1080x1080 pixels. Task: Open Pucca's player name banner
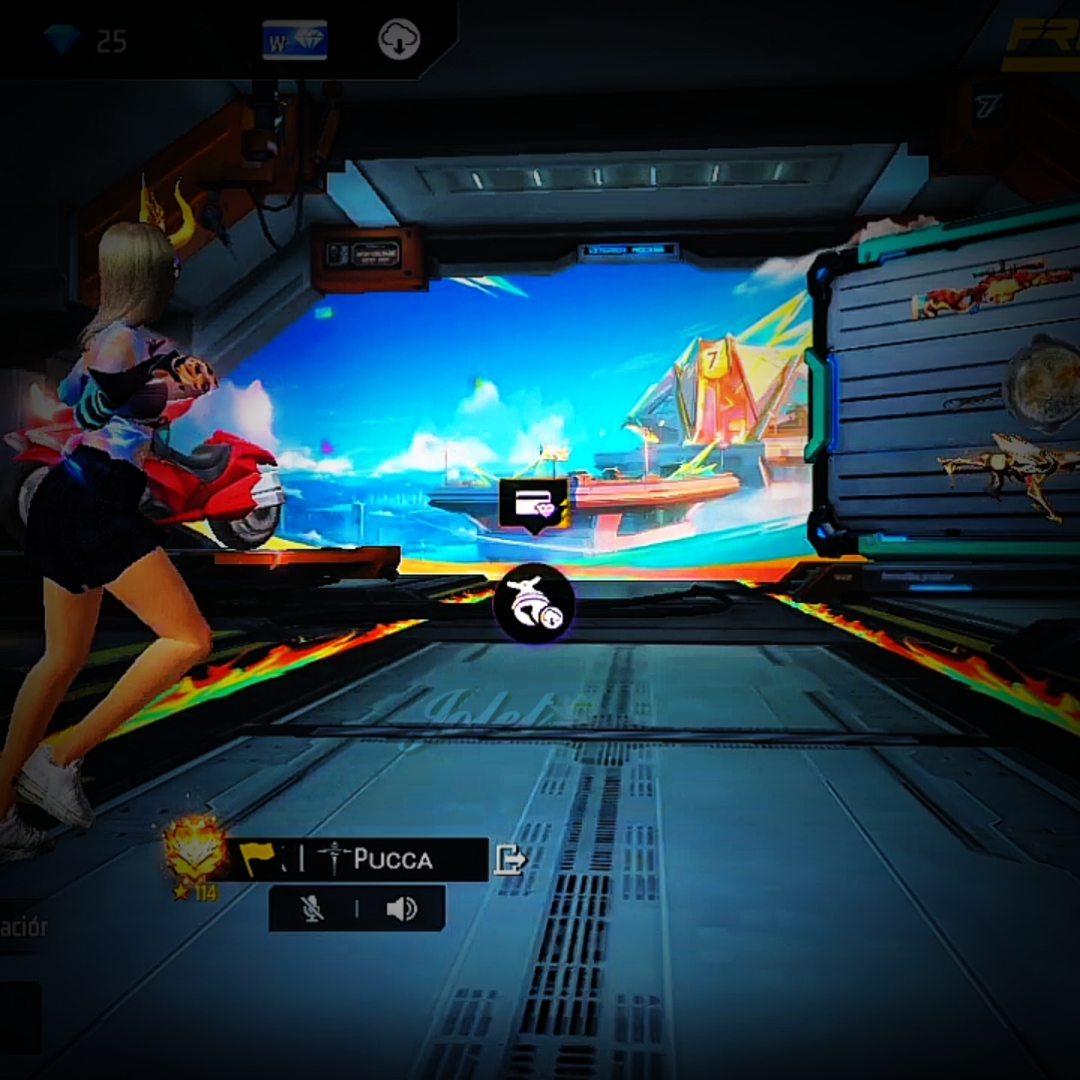[392, 859]
